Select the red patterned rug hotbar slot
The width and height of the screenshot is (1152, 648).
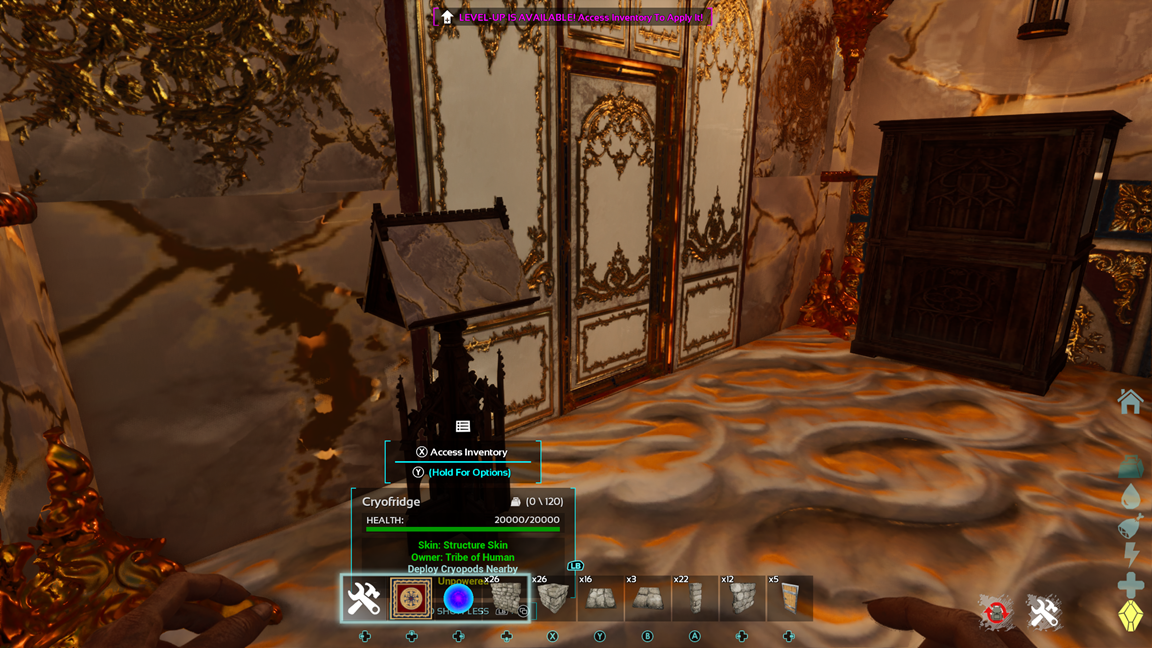411,599
